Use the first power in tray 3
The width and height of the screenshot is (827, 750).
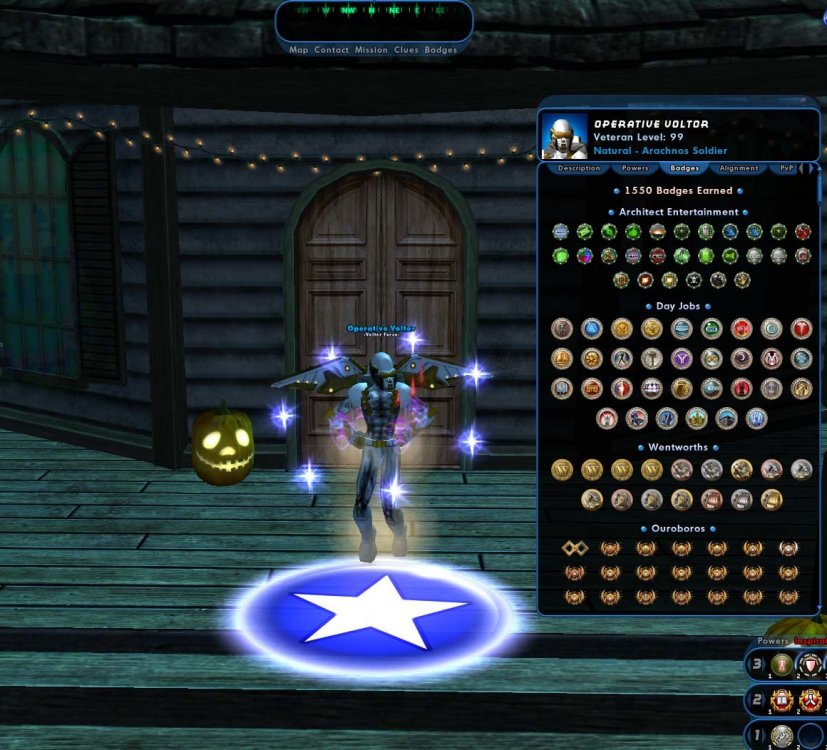pyautogui.click(x=781, y=665)
